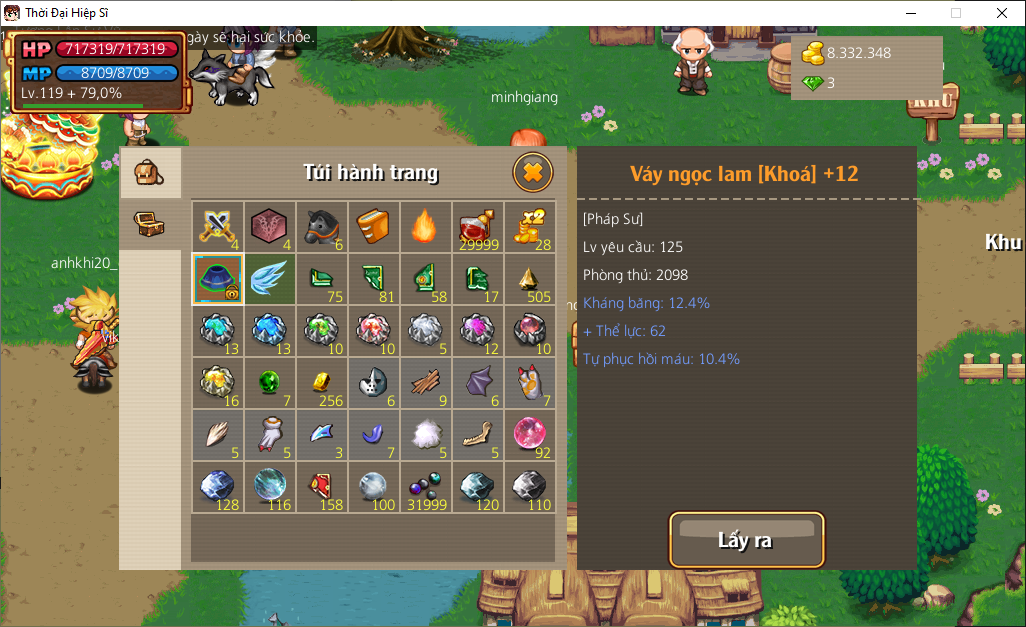Select the white fluffy ball item
This screenshot has height=627, width=1026.
point(426,435)
